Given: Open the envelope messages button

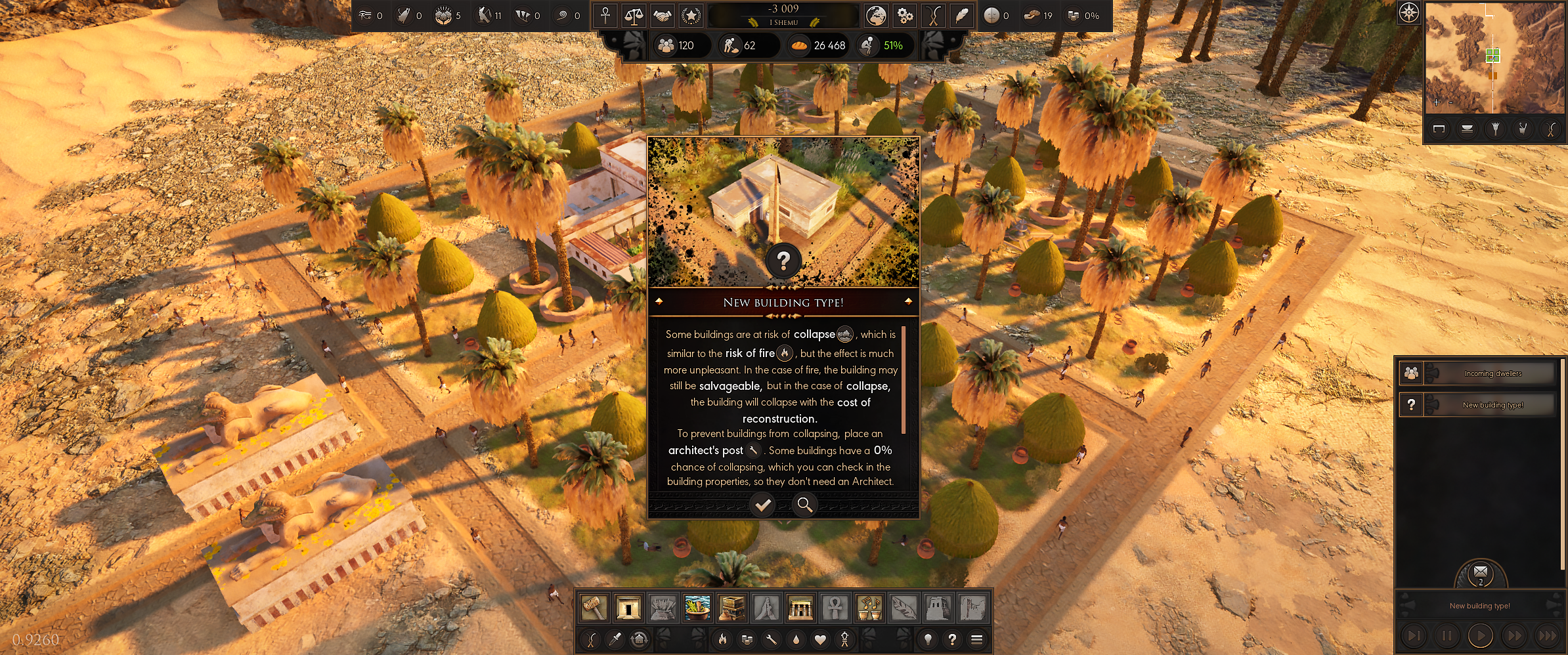Looking at the screenshot, I should pyautogui.click(x=1481, y=573).
